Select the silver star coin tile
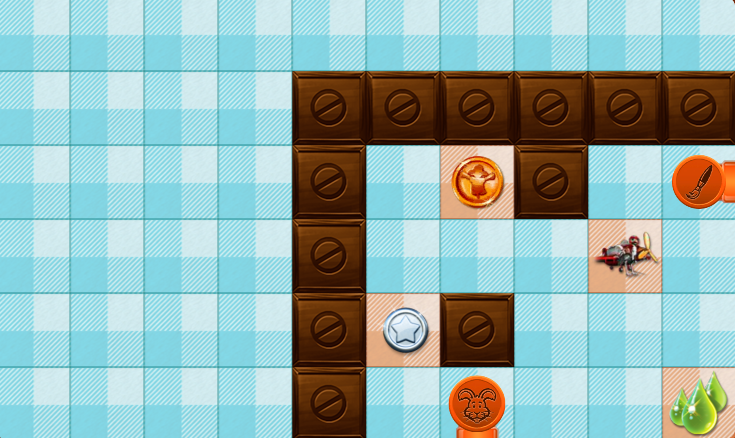Image resolution: width=735 pixels, height=438 pixels. pyautogui.click(x=404, y=330)
